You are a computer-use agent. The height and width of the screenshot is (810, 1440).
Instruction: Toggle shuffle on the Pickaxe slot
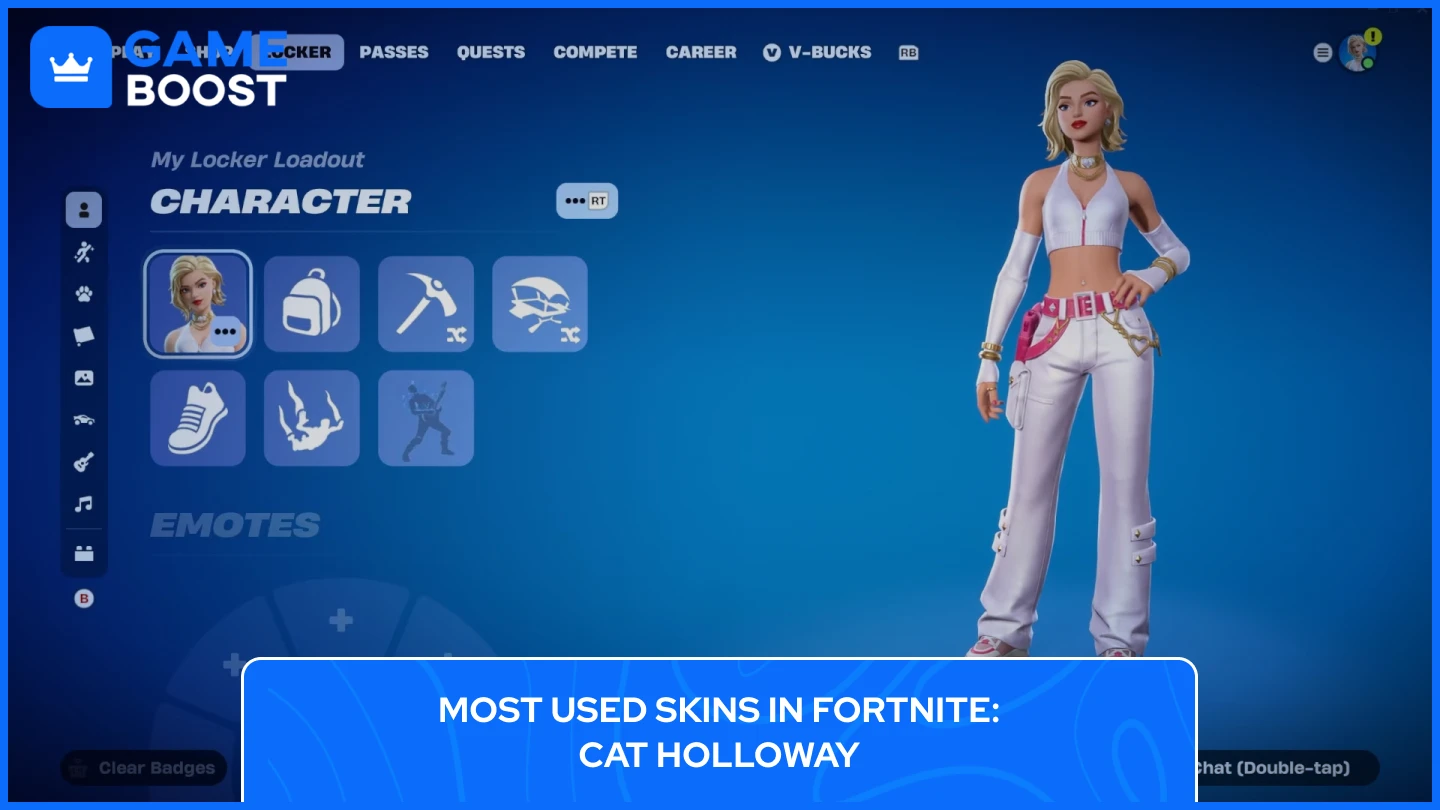tap(459, 338)
